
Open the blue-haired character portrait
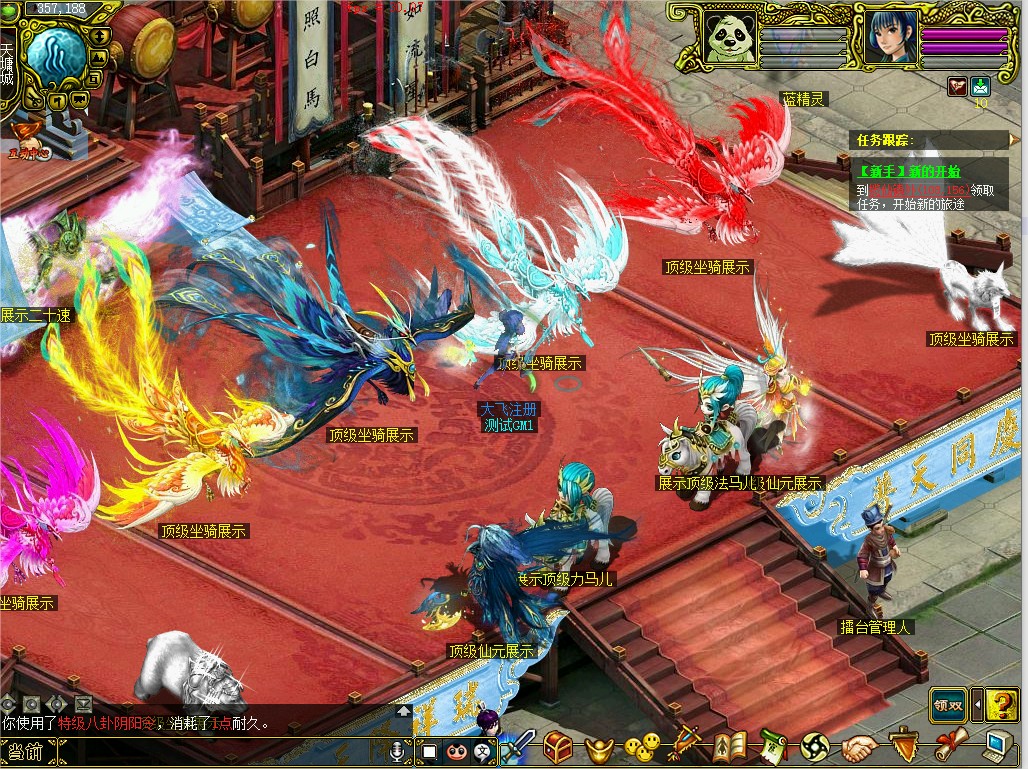coord(885,38)
